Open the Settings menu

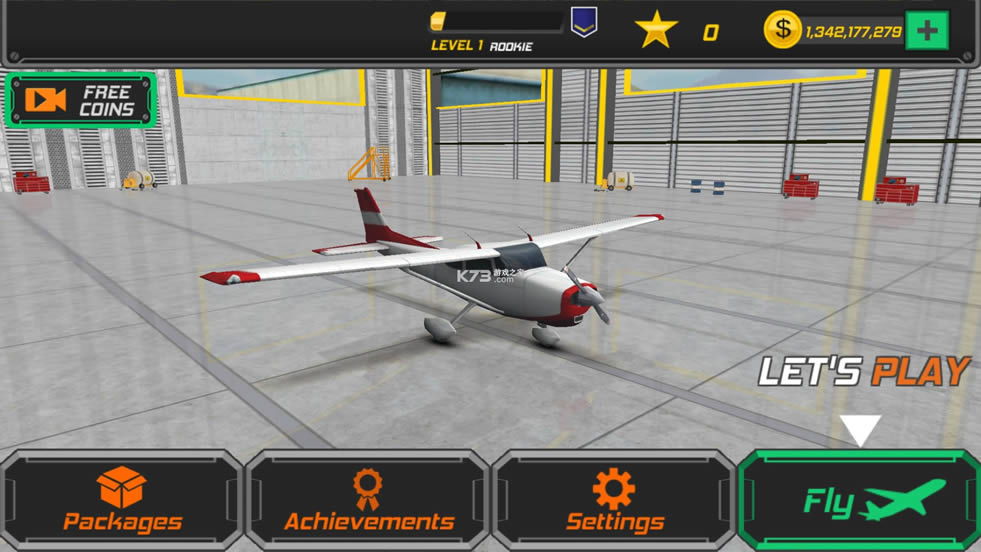coord(614,500)
